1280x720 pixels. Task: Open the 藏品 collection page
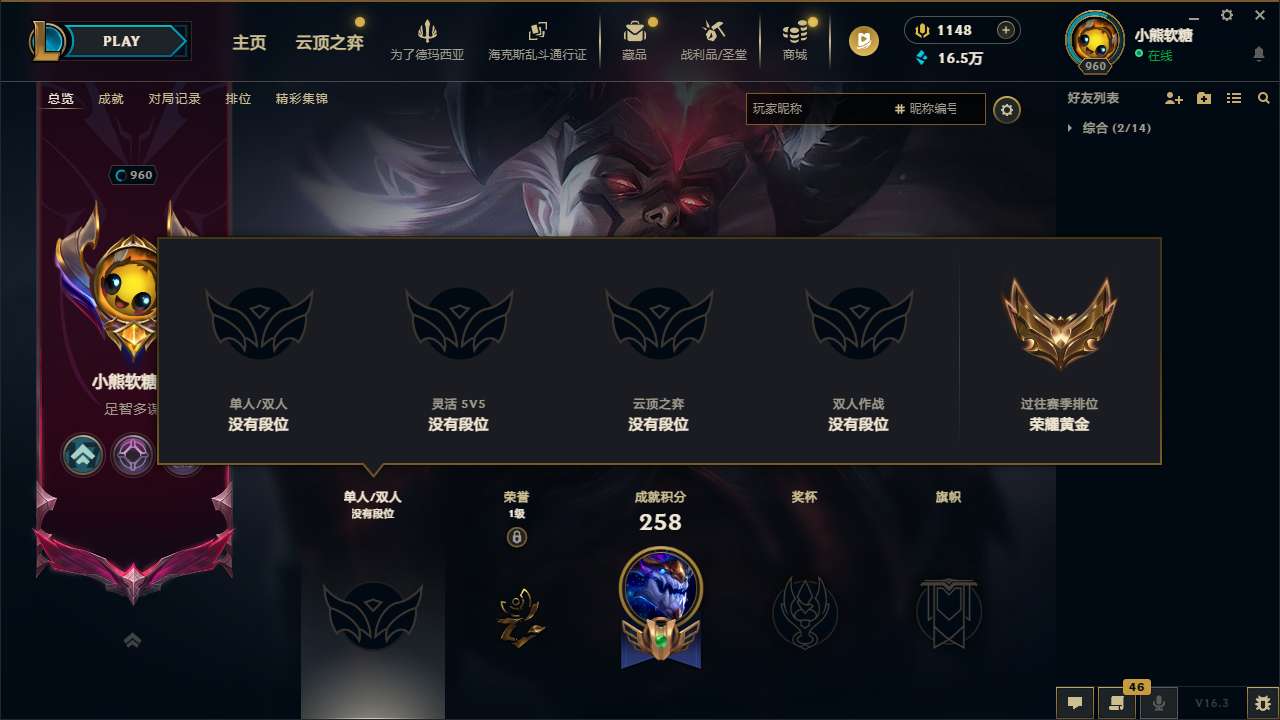(636, 40)
